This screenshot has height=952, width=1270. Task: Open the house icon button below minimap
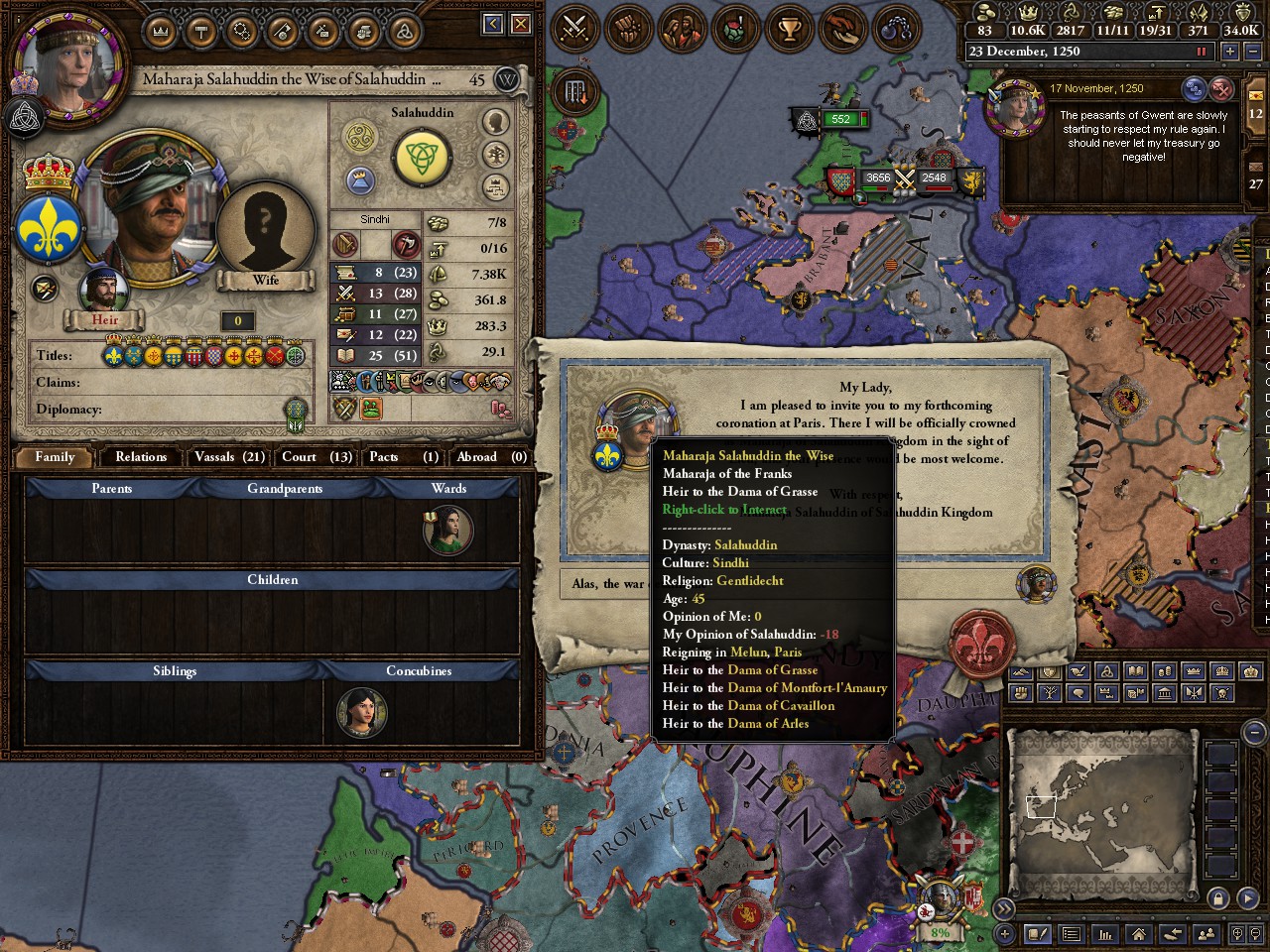(x=1138, y=933)
